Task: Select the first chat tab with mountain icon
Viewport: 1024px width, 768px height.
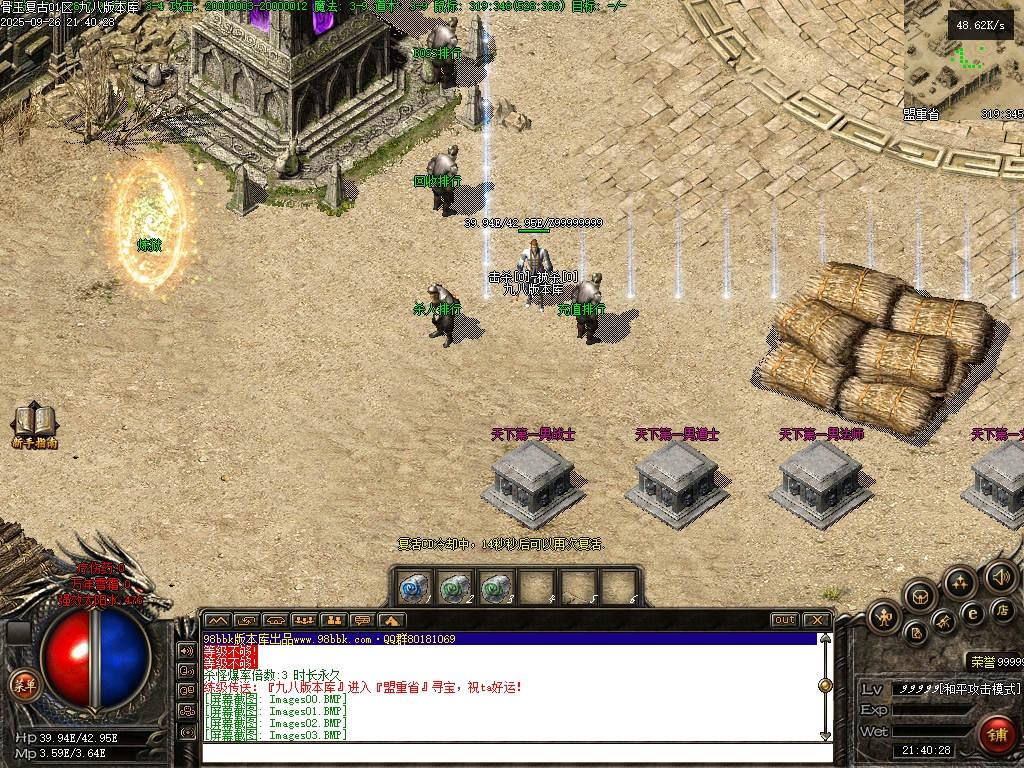Action: click(217, 620)
